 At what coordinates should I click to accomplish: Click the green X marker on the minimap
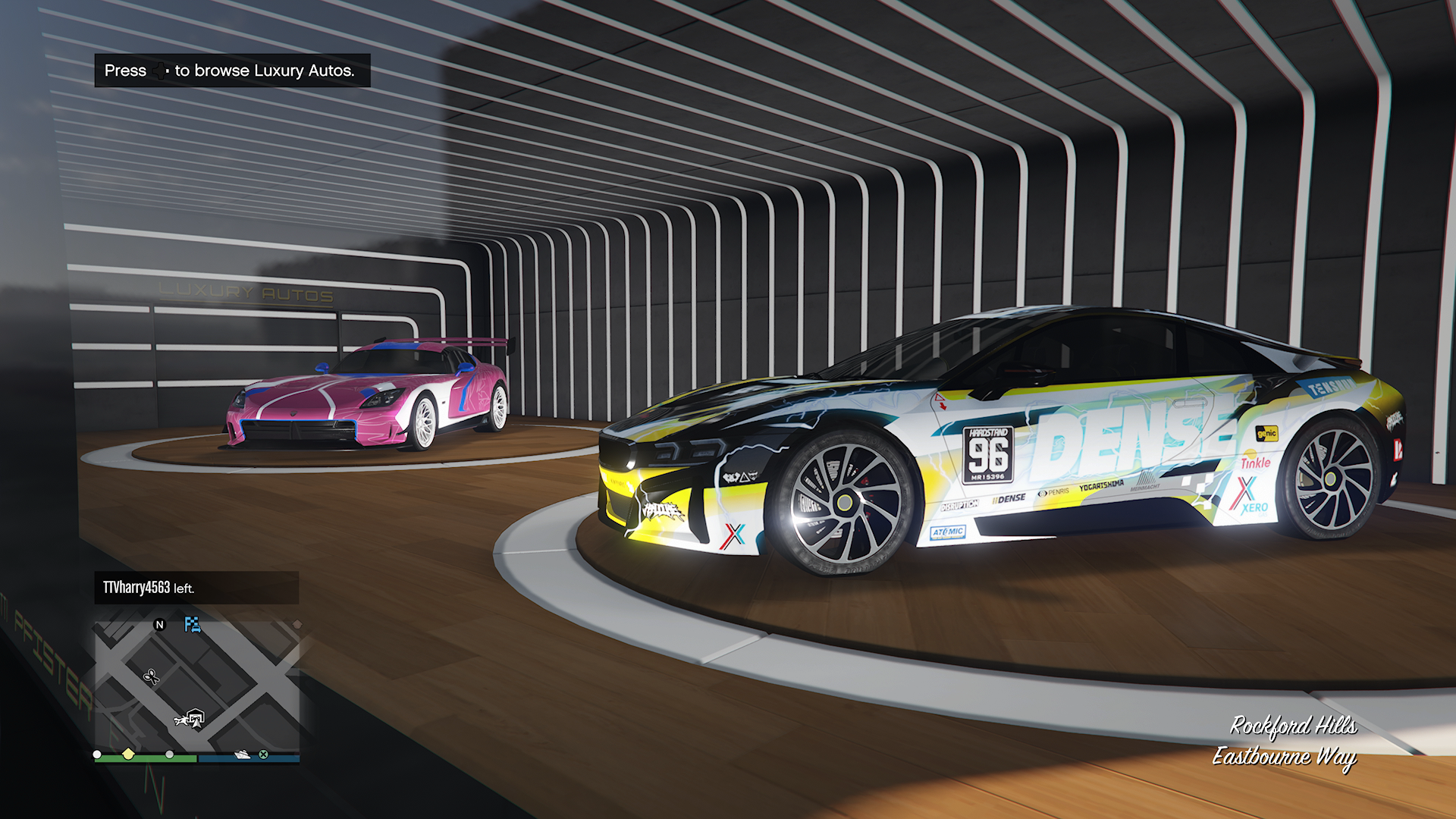(x=263, y=755)
